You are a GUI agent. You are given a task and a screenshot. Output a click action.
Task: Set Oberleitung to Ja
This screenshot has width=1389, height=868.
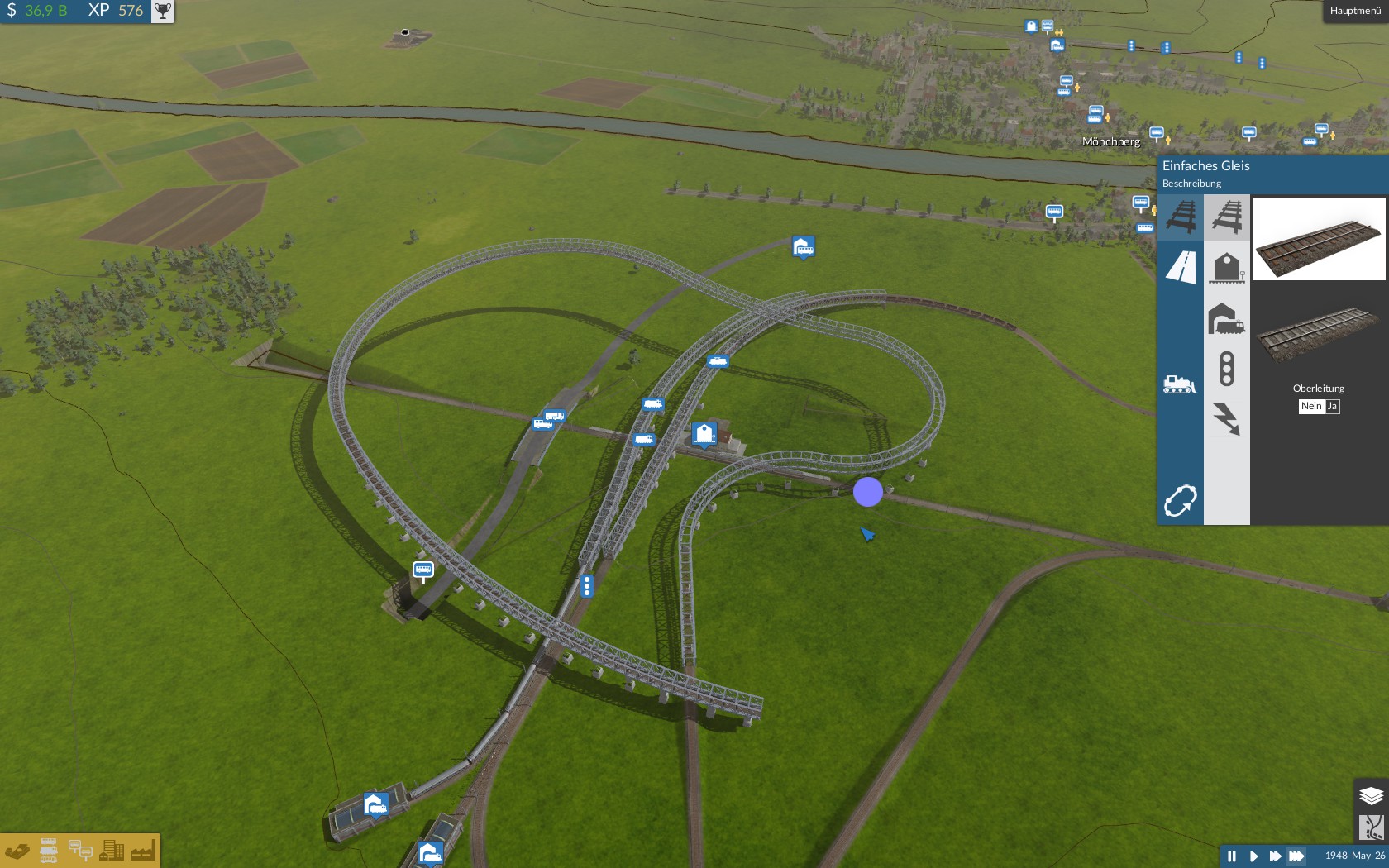1332,406
